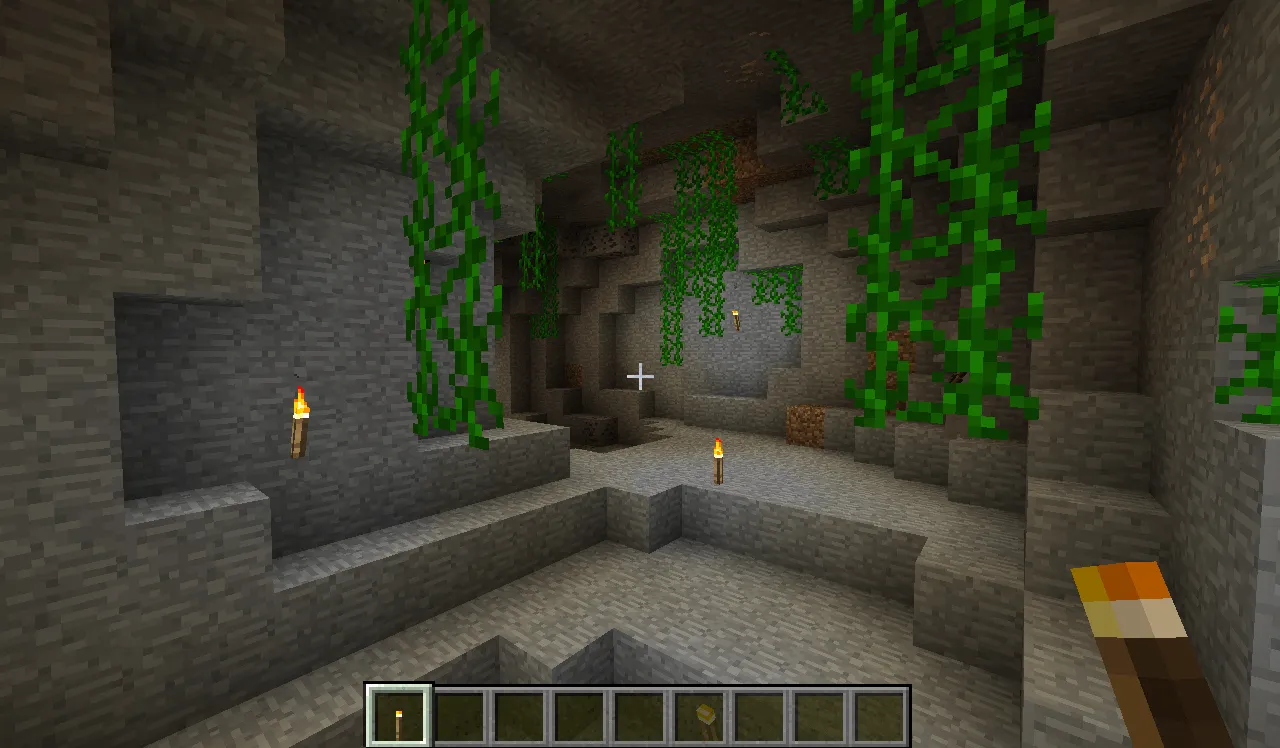1280x748 pixels.
Task: Click the fourth hotbar slot
Action: point(582,714)
